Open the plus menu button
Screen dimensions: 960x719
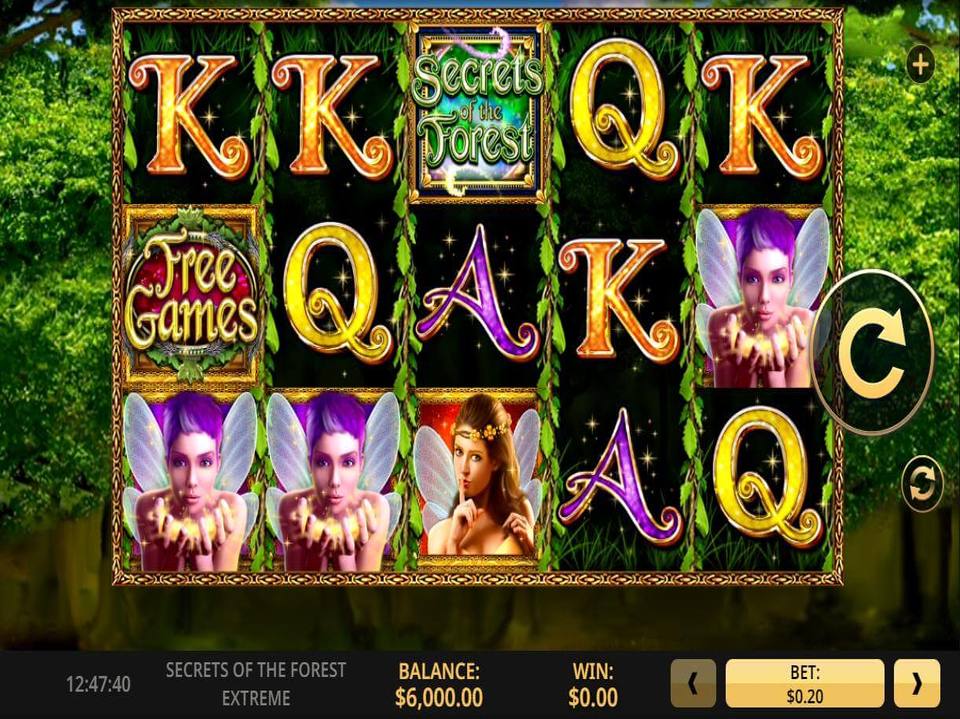click(x=919, y=66)
